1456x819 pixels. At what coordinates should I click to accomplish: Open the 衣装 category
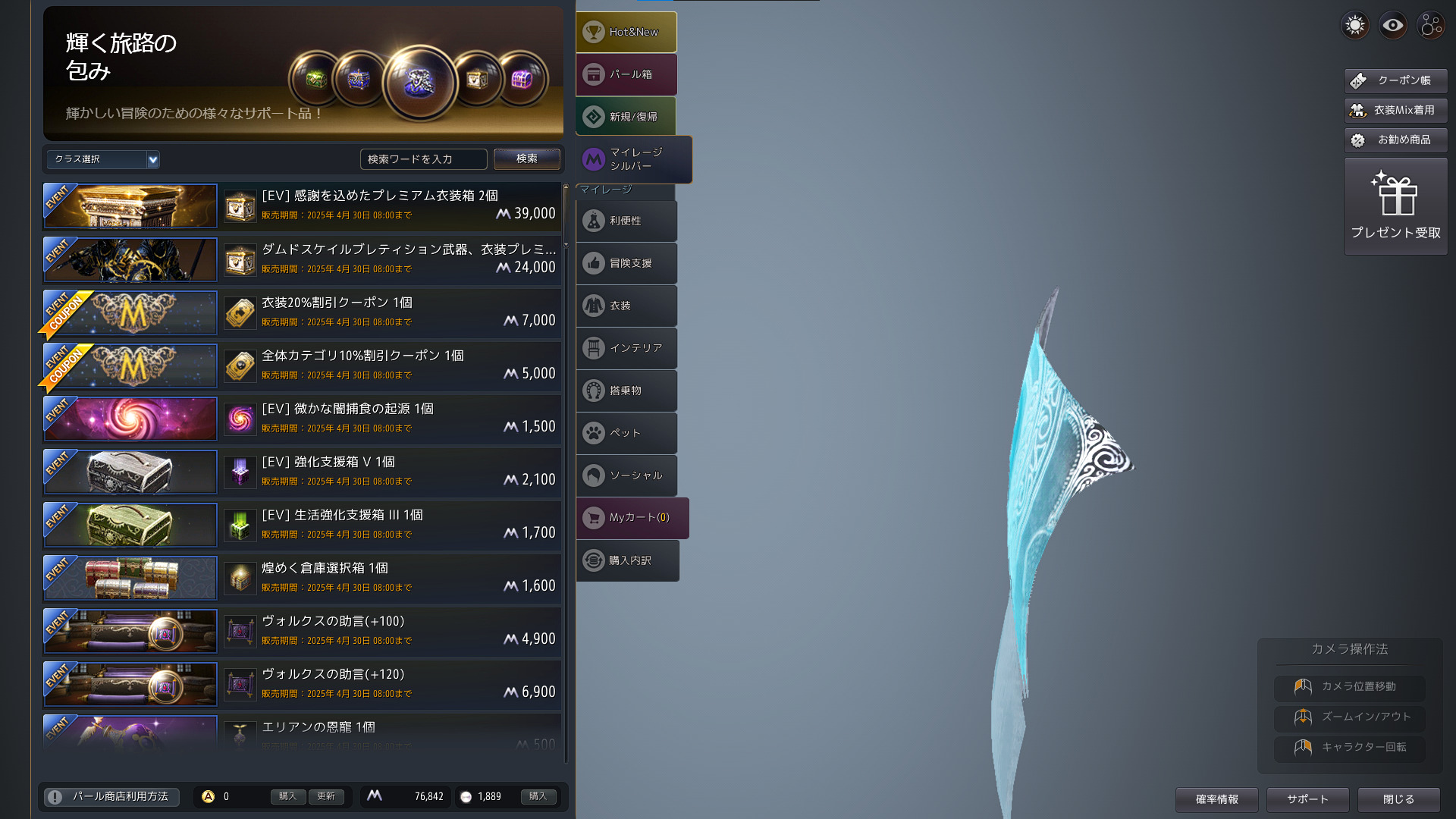point(626,306)
